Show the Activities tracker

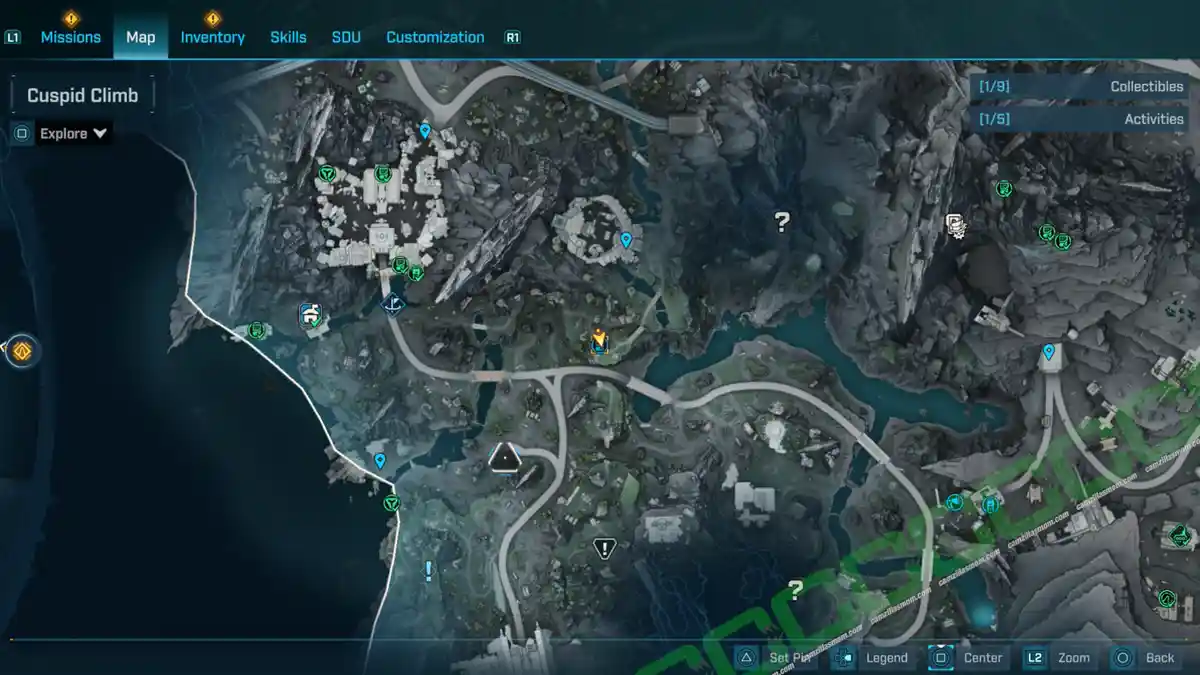1081,119
